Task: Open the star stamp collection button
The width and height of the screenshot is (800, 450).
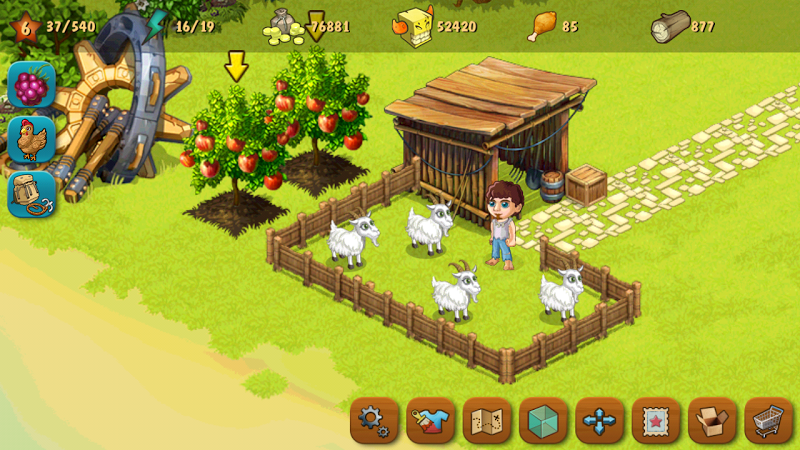Action: point(656,421)
